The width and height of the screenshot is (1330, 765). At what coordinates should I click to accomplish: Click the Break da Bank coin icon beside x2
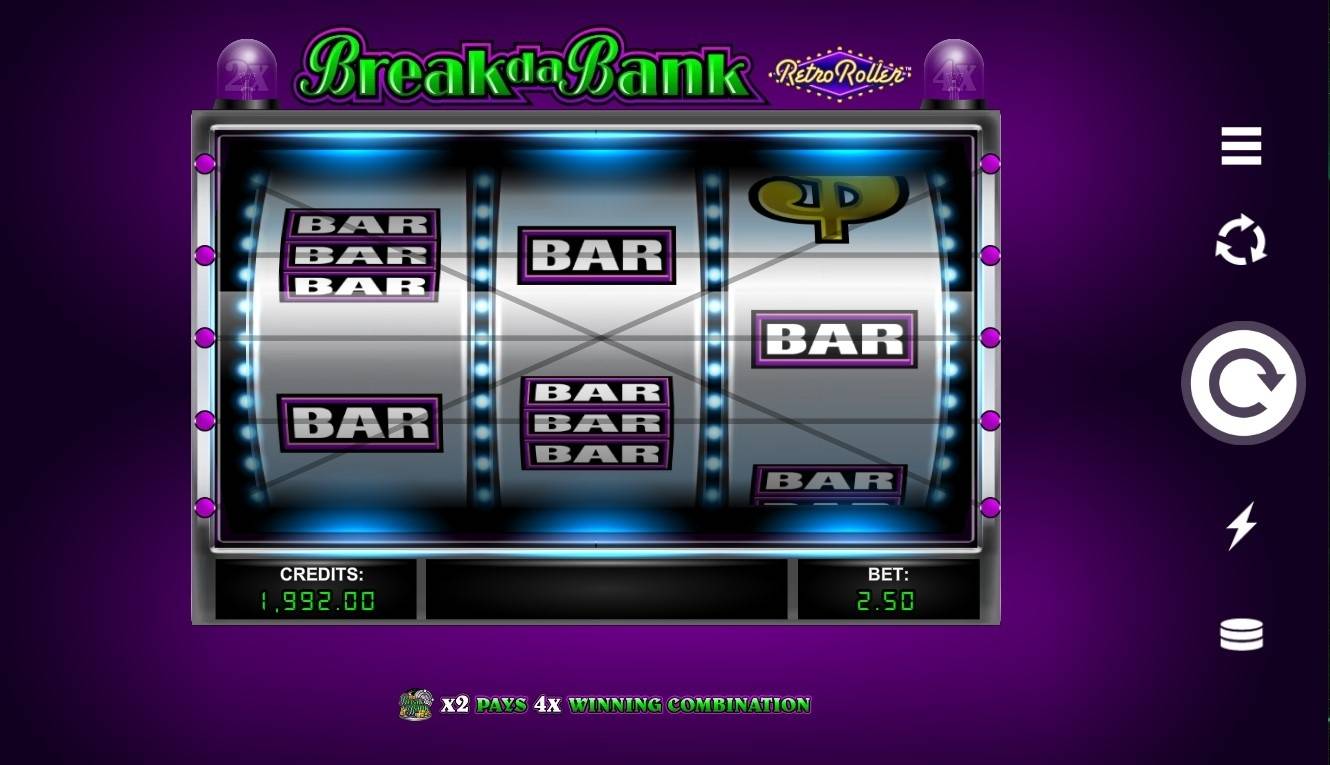coord(415,704)
